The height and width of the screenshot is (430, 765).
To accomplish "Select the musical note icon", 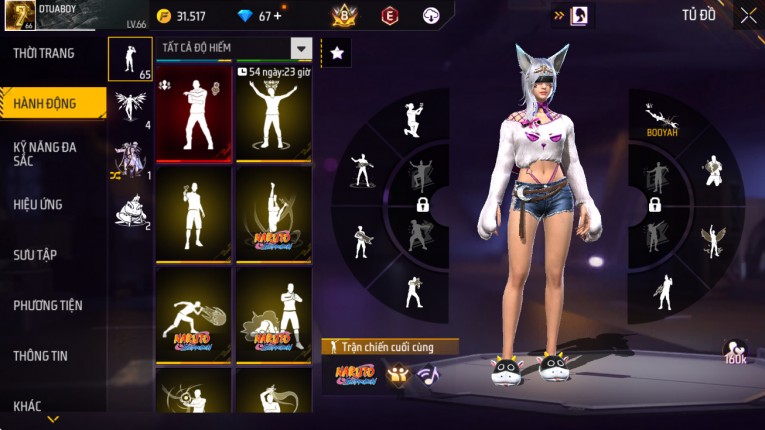I will click(x=428, y=376).
